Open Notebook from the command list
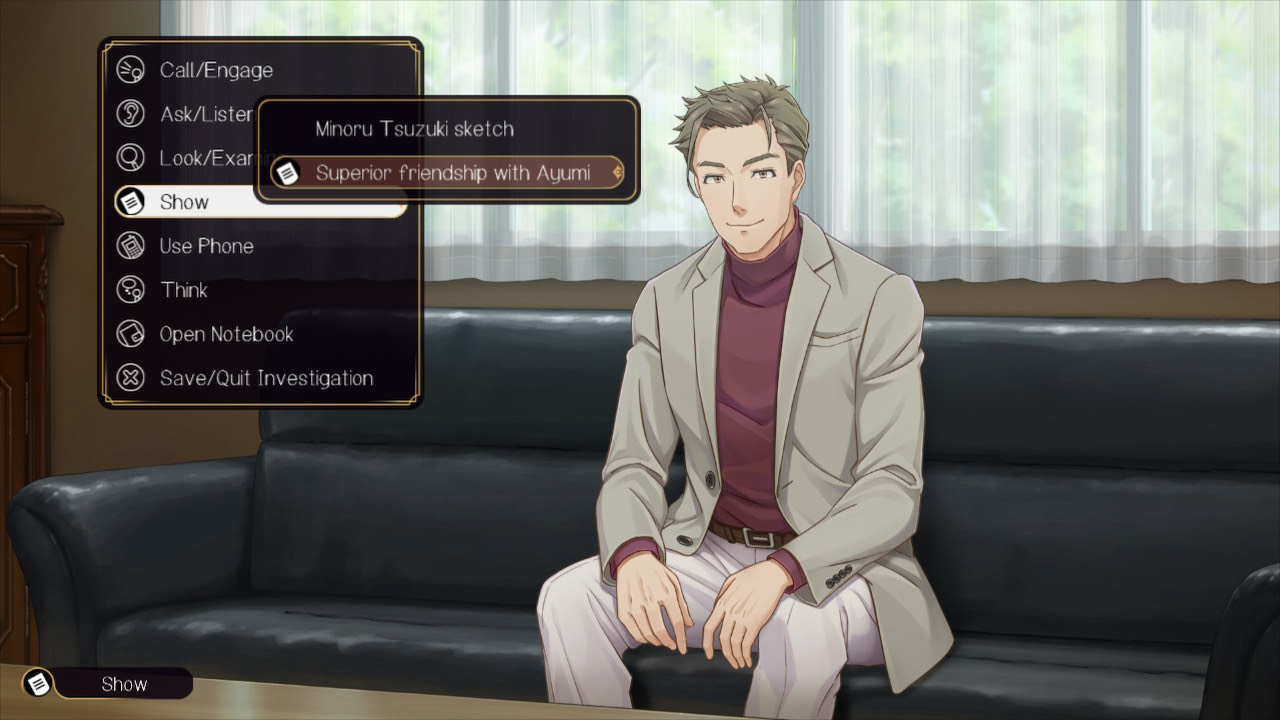Viewport: 1280px width, 720px height. click(226, 334)
